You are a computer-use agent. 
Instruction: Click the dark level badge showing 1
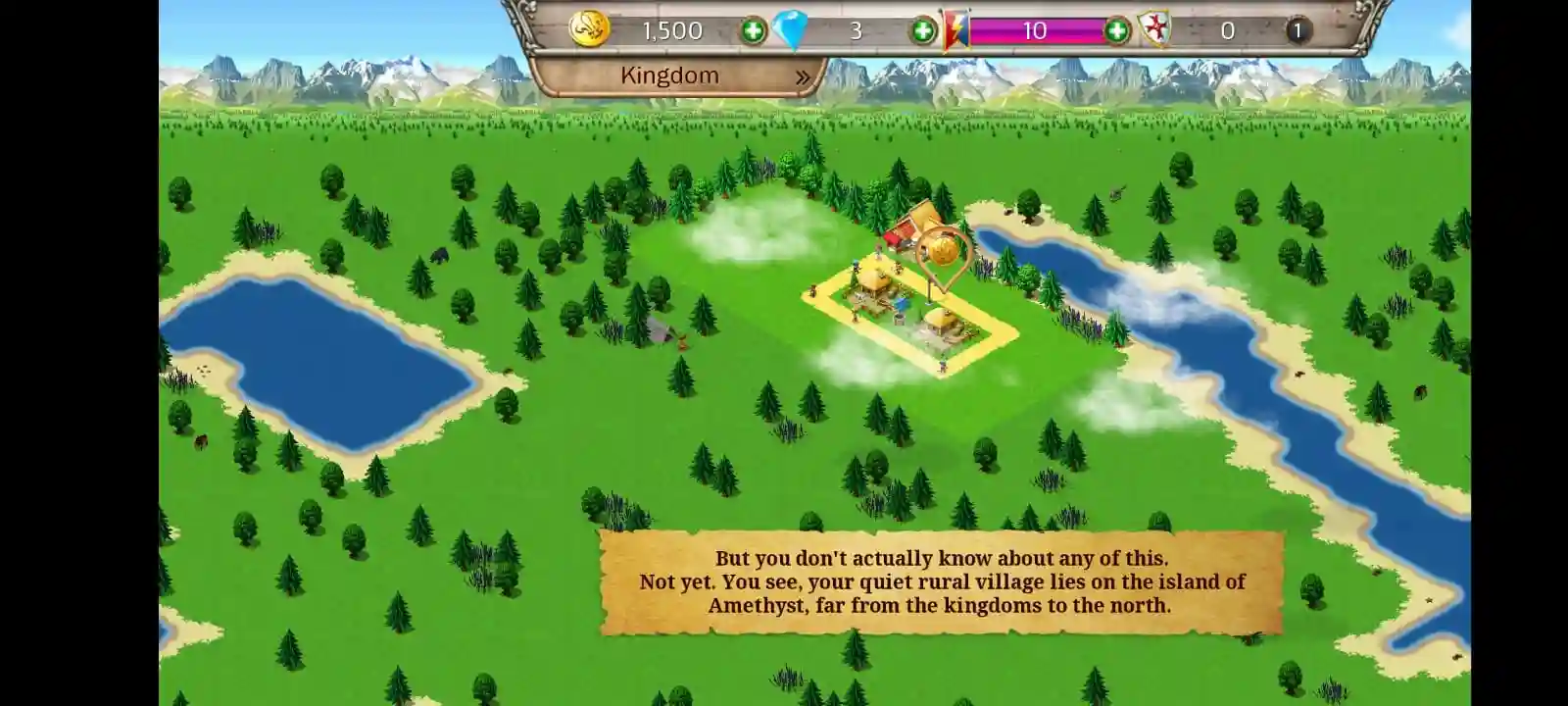tap(1298, 30)
